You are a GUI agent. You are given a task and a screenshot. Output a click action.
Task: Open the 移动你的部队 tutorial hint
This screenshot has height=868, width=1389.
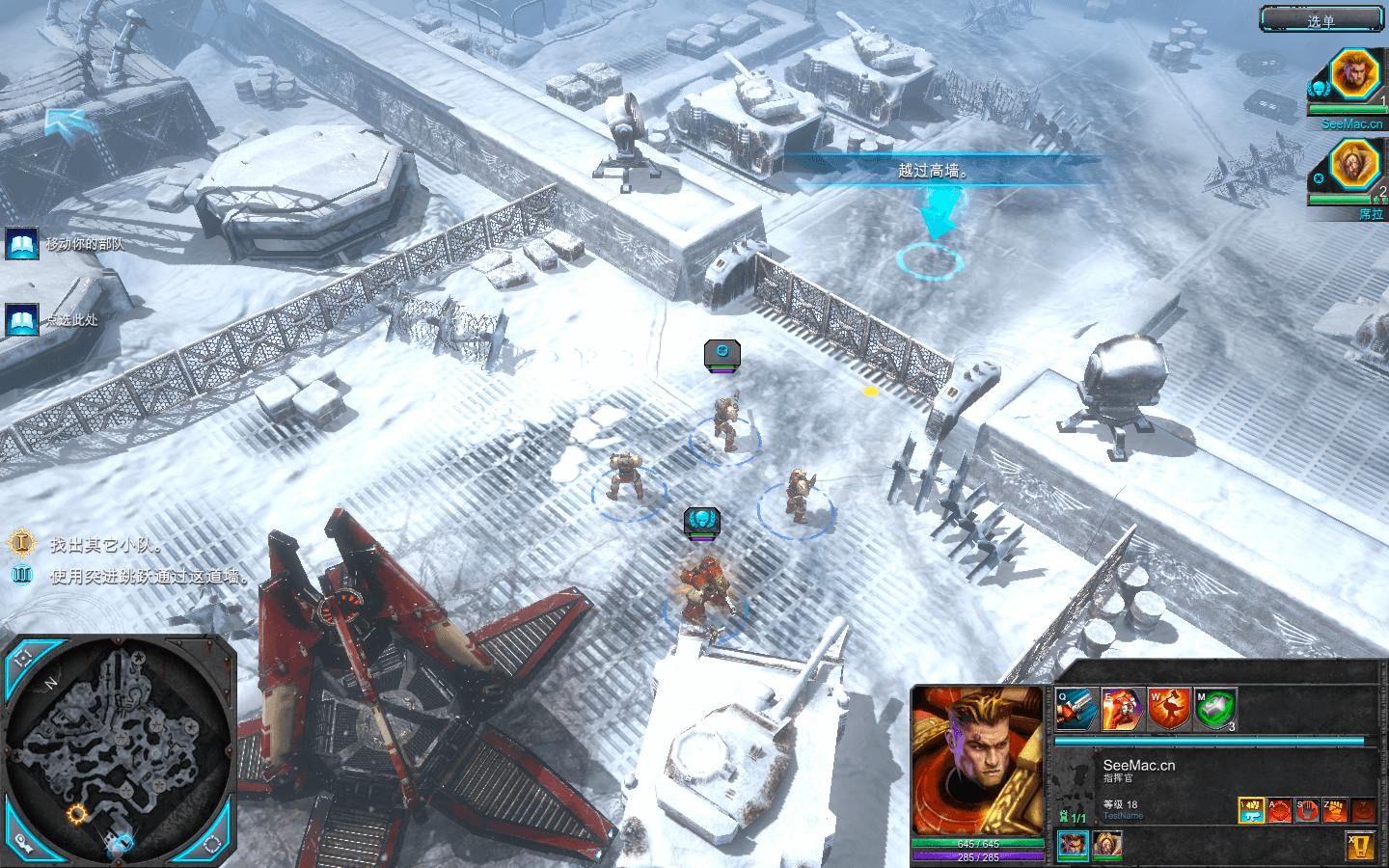(x=21, y=244)
